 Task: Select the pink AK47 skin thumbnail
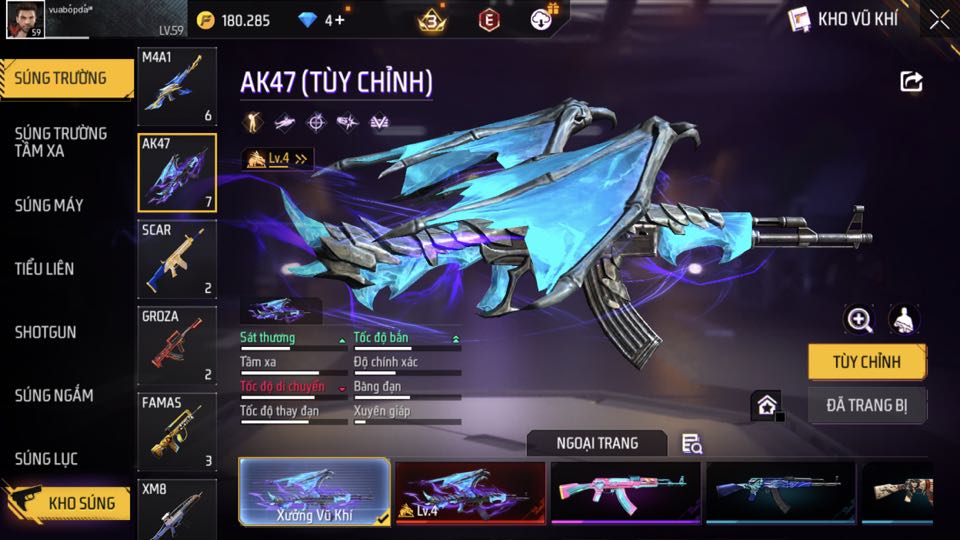pos(625,492)
